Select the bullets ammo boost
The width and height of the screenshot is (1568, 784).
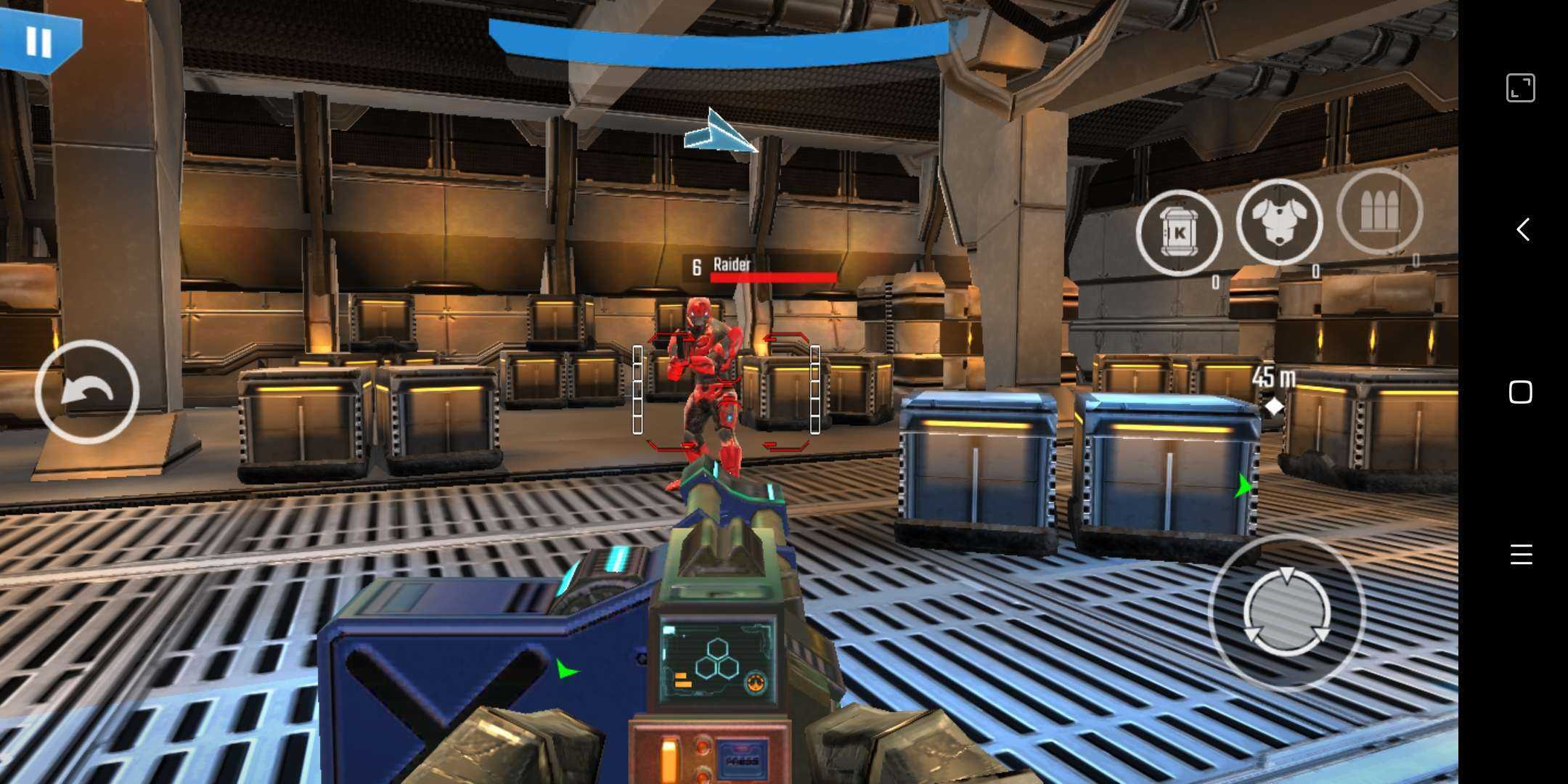point(1379,211)
